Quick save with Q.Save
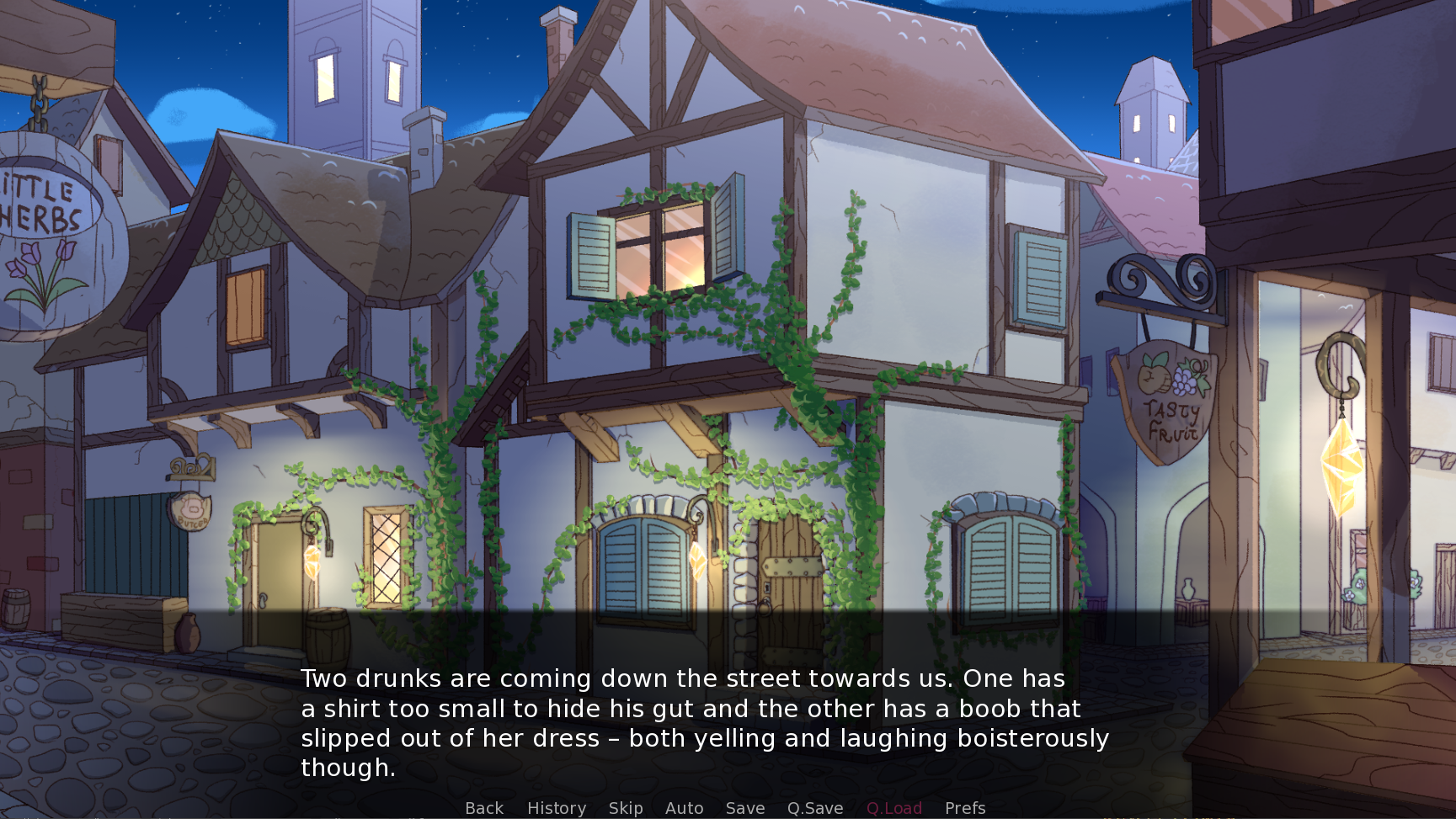Screen dimensions: 1456x819 (x=815, y=808)
